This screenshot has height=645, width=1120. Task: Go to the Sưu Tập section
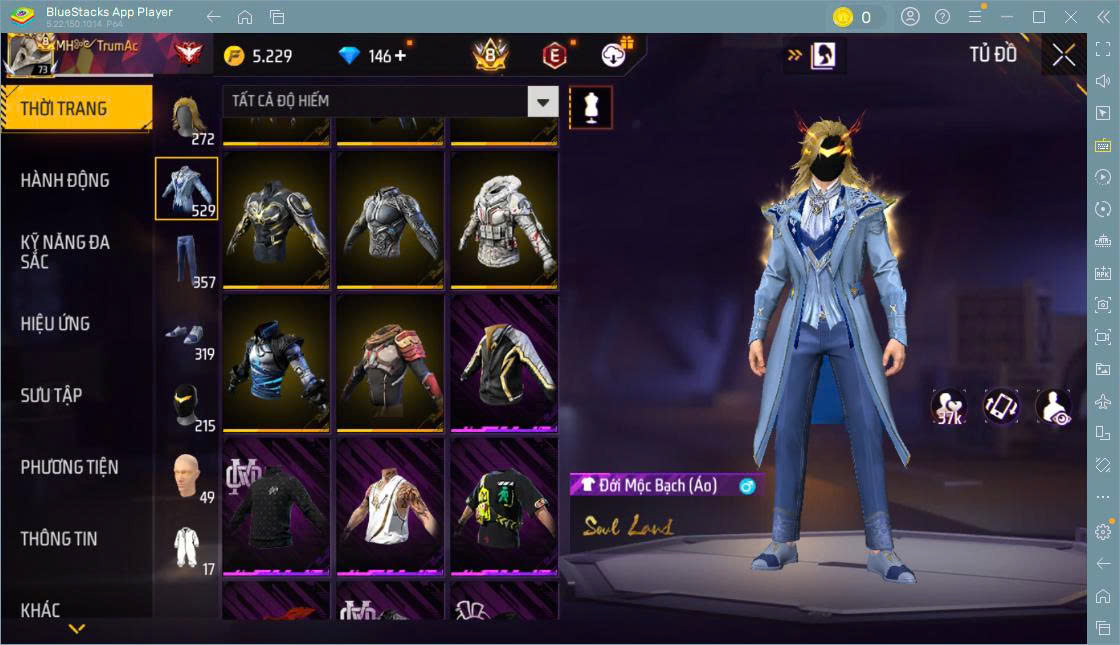[51, 395]
